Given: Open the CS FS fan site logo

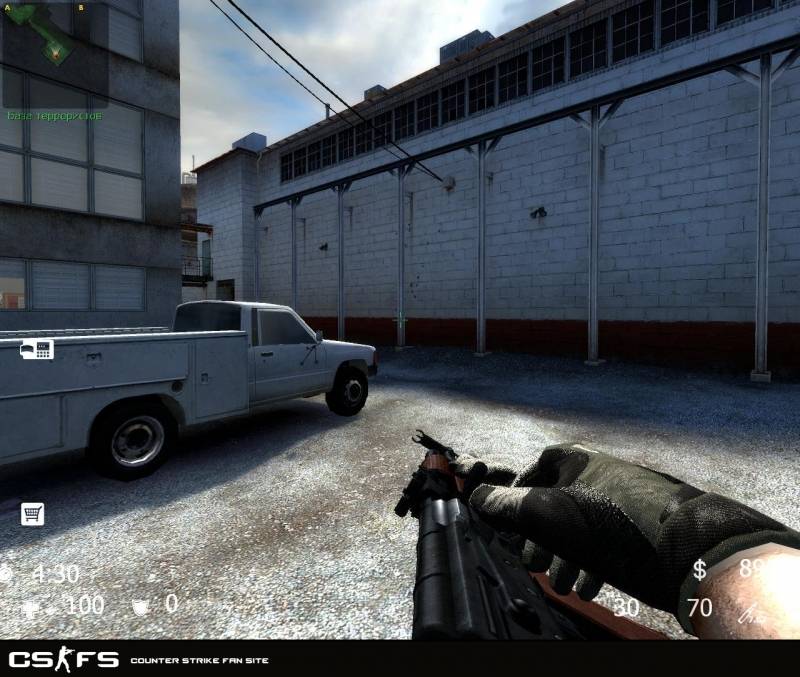Looking at the screenshot, I should (x=63, y=660).
